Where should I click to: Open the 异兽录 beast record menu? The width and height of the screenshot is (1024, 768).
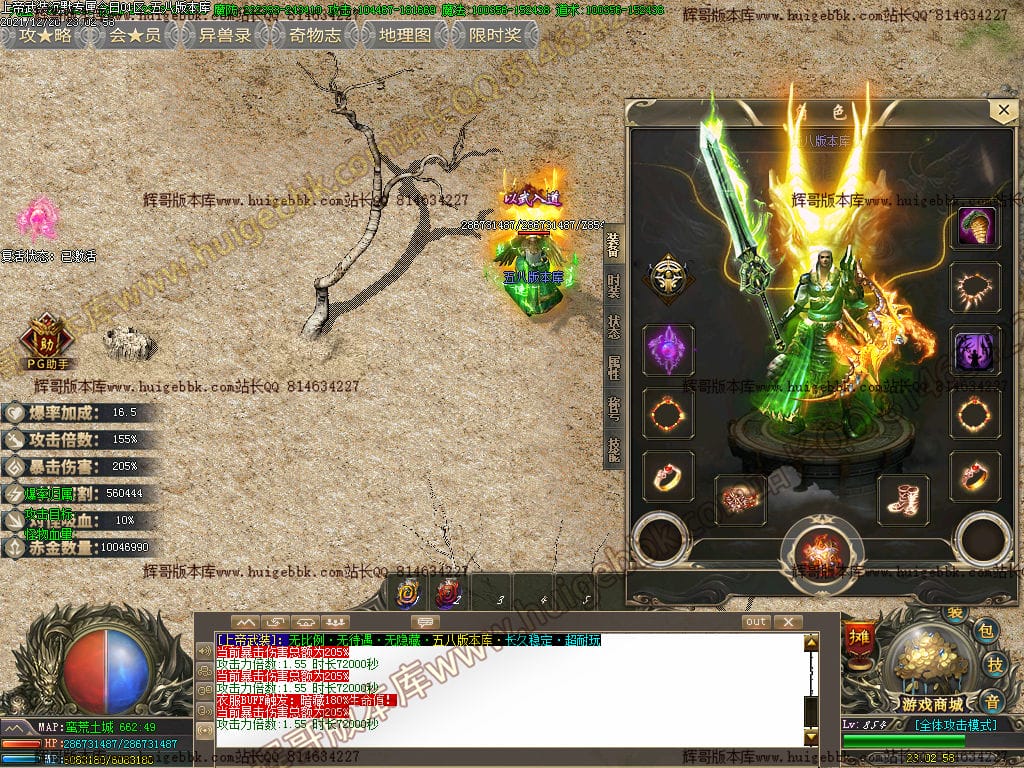[x=224, y=35]
